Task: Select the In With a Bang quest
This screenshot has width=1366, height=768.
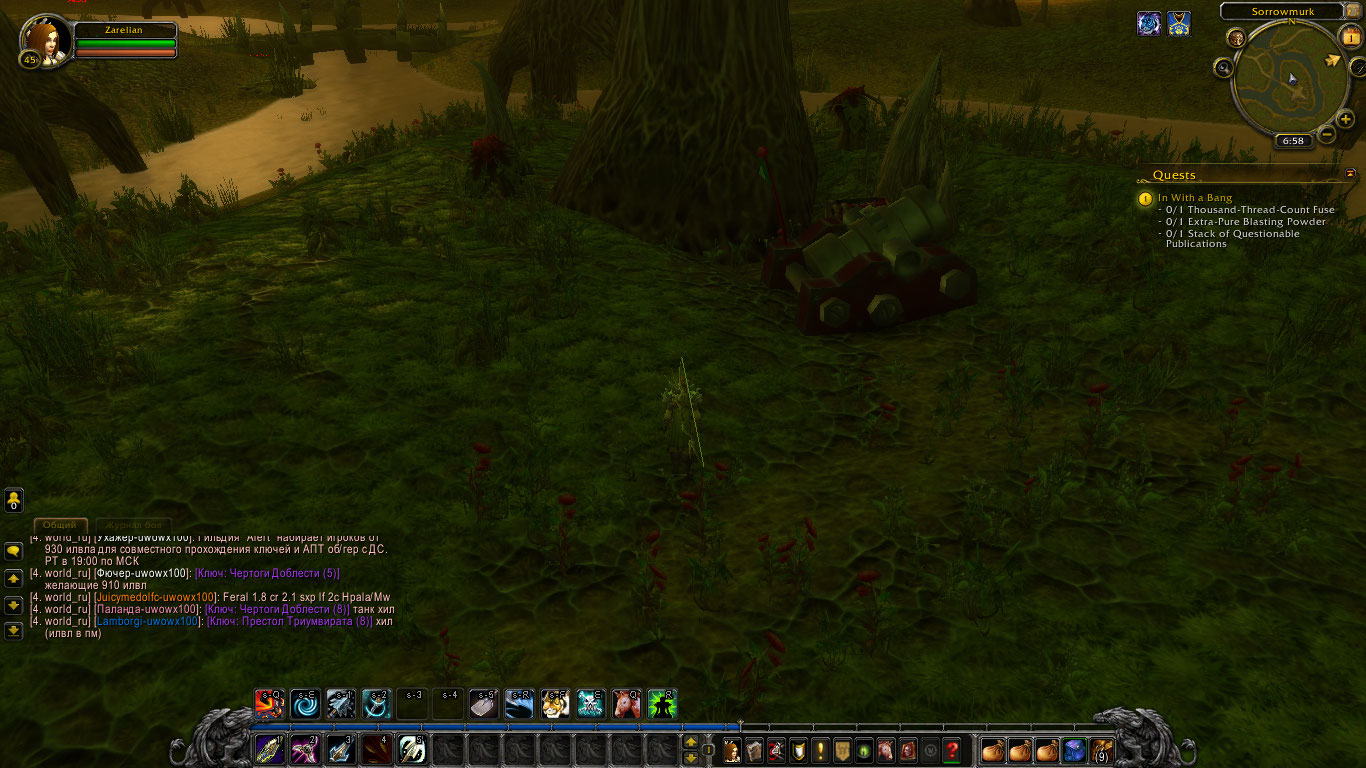Action: click(x=1195, y=198)
